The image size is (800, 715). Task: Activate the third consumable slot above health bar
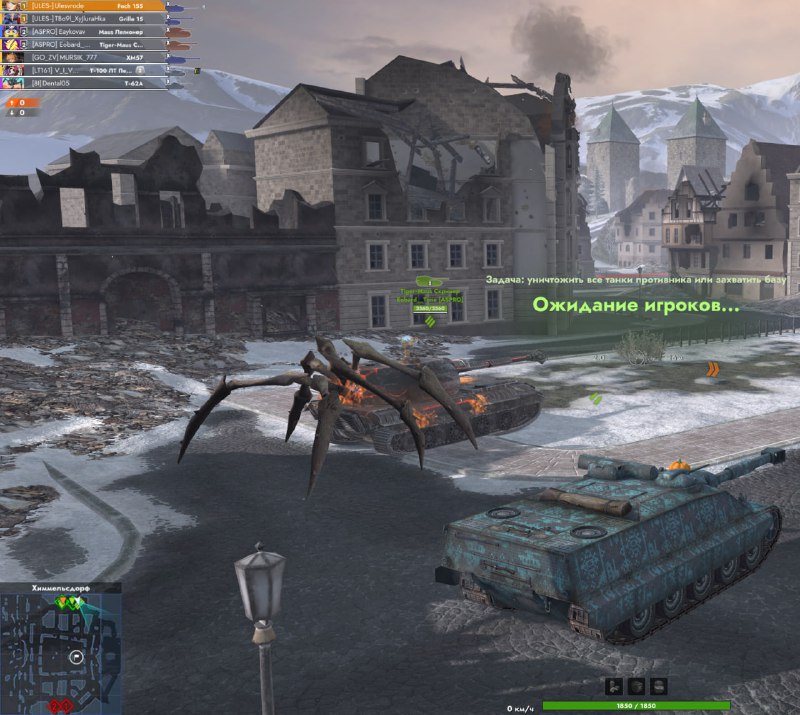(658, 686)
